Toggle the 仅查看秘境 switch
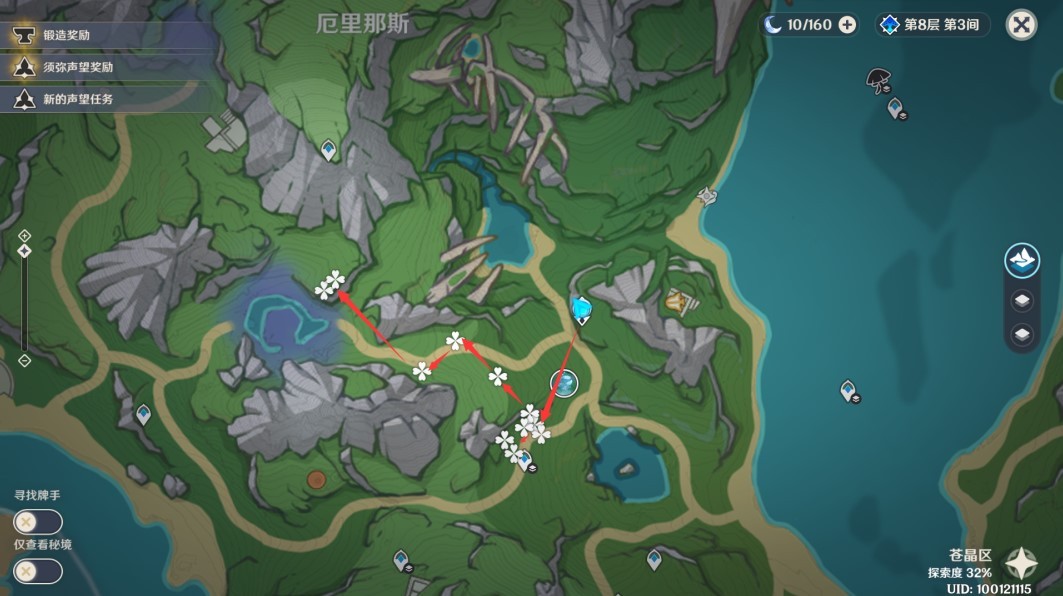 [38, 571]
